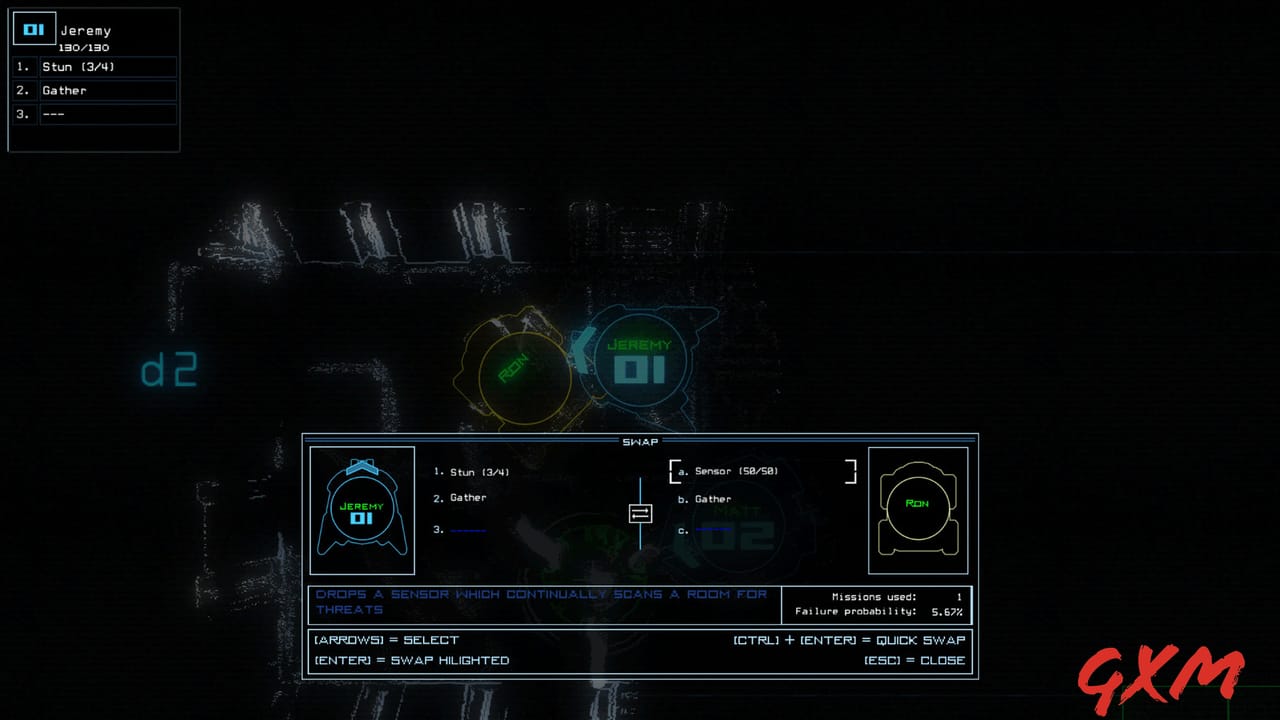The height and width of the screenshot is (720, 1280).
Task: Click the 01 drone badge in the top-left panel
Action: pyautogui.click(x=34, y=28)
